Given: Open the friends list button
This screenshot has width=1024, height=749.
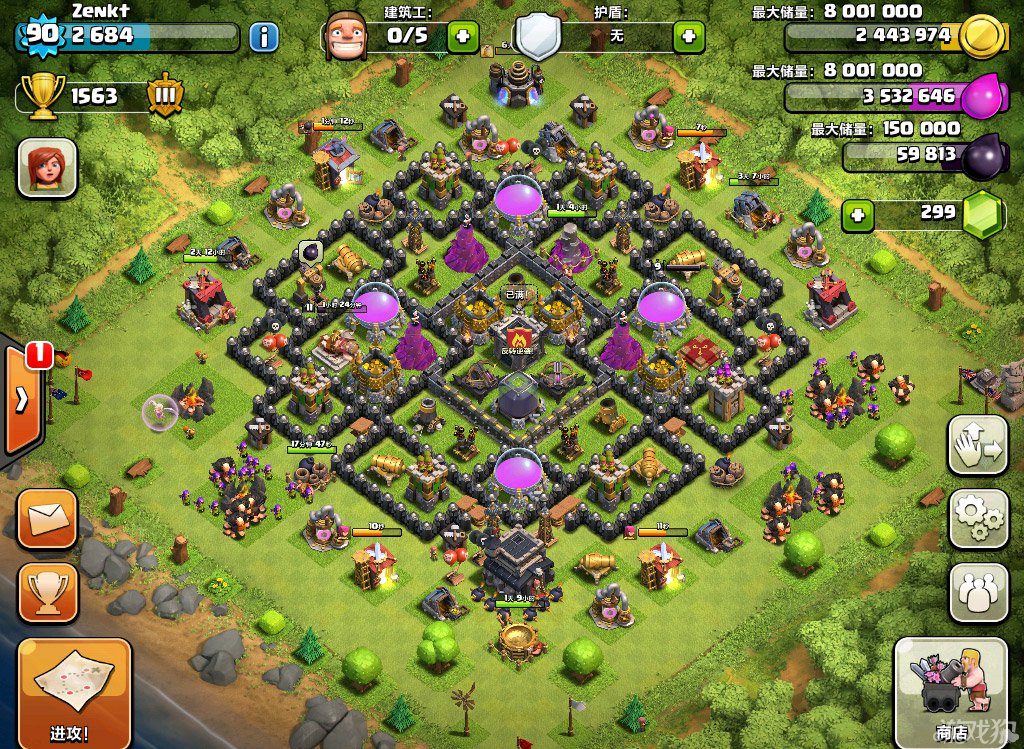Looking at the screenshot, I should [977, 593].
